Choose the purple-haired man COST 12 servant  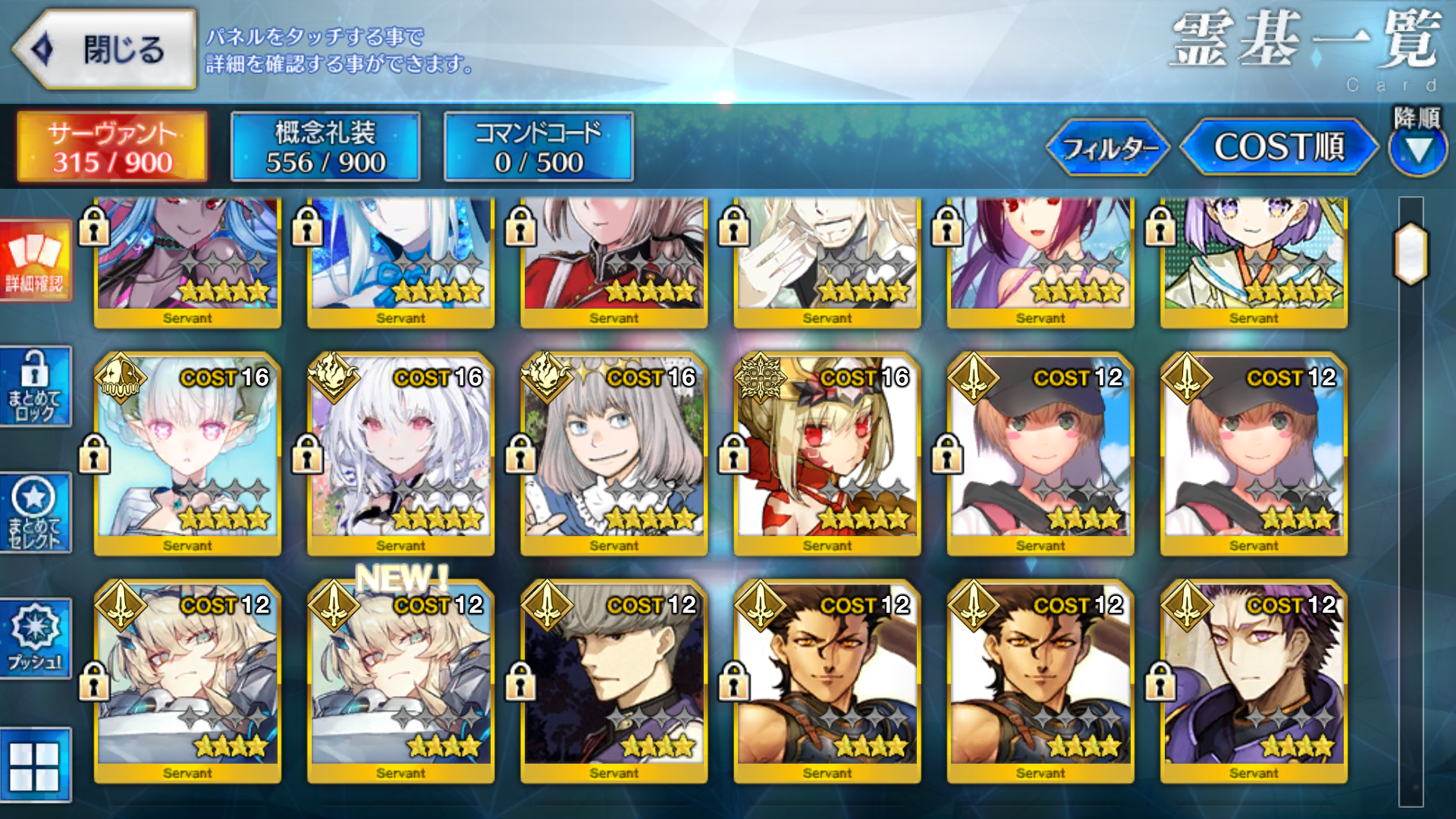coord(1253,681)
